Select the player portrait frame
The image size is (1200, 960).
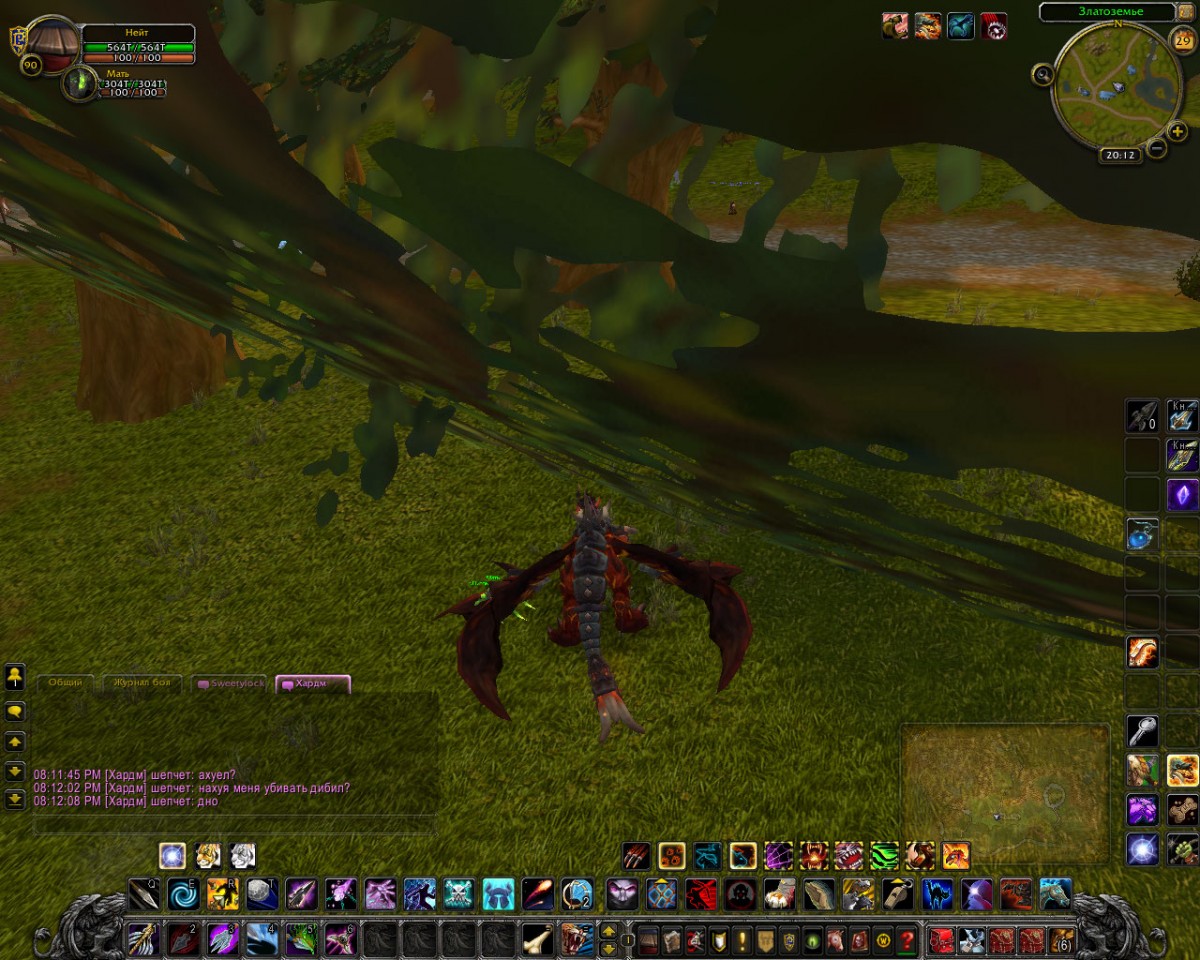tap(54, 43)
